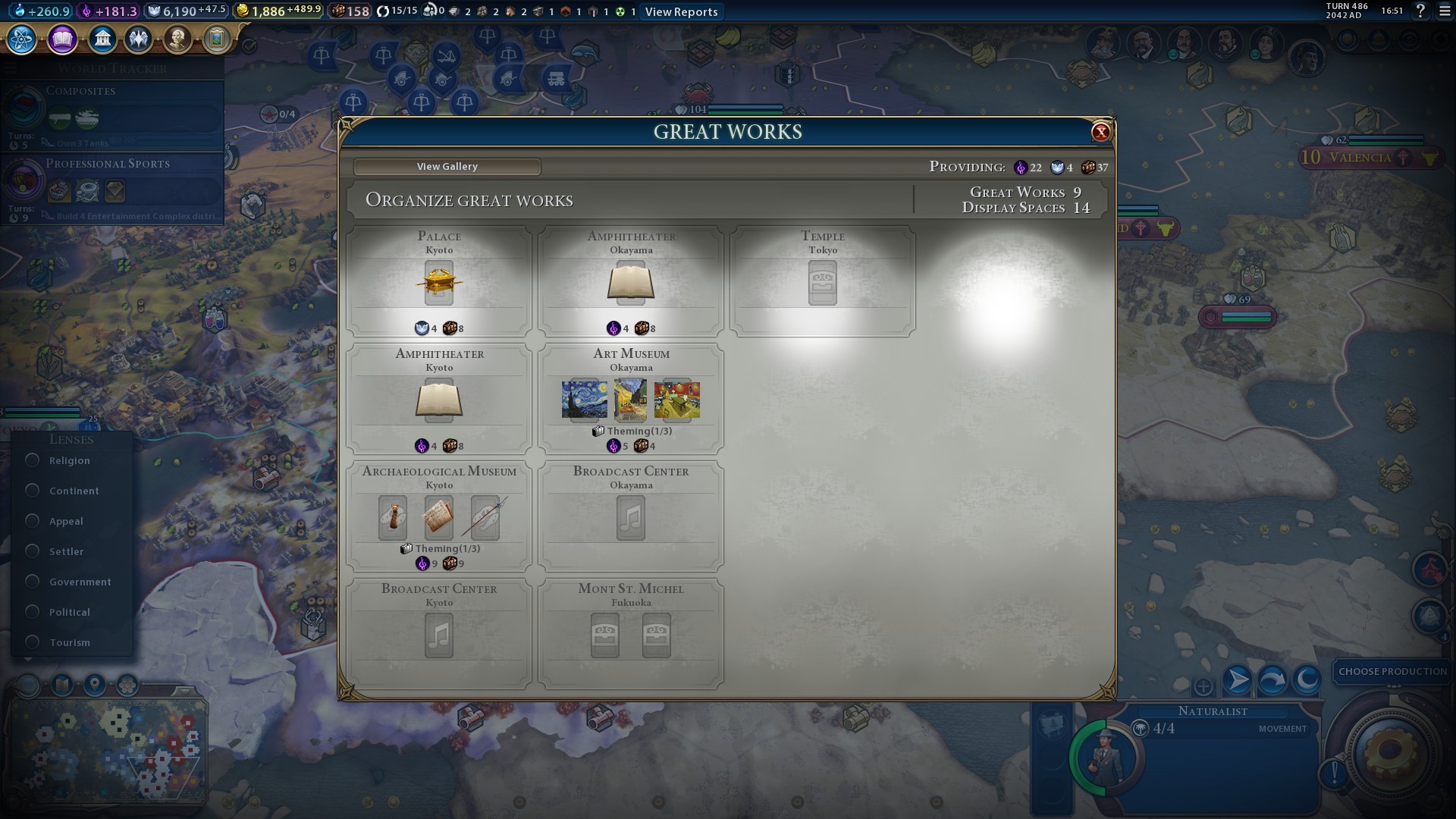
Task: Select the book in Okayama Amphitheater
Action: click(x=630, y=283)
